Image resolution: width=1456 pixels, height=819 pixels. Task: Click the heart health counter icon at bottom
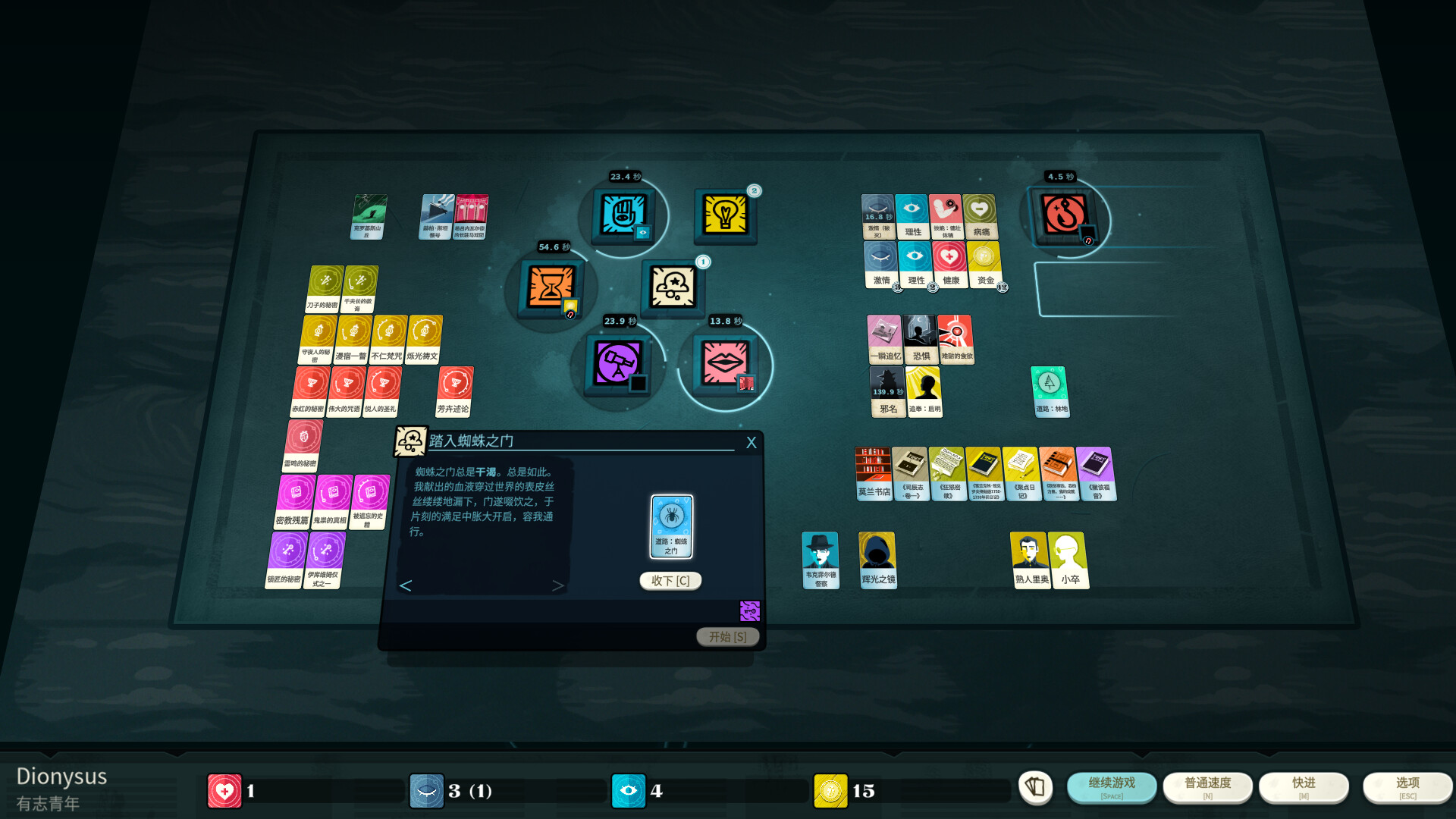tap(224, 790)
